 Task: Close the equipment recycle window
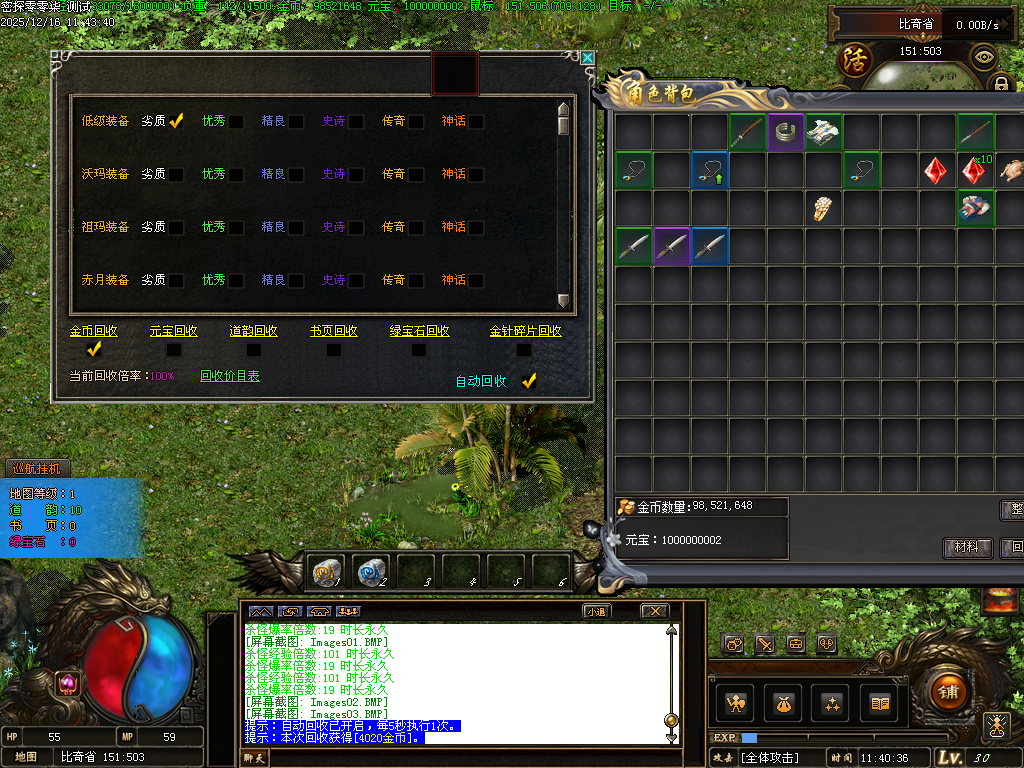pos(587,58)
